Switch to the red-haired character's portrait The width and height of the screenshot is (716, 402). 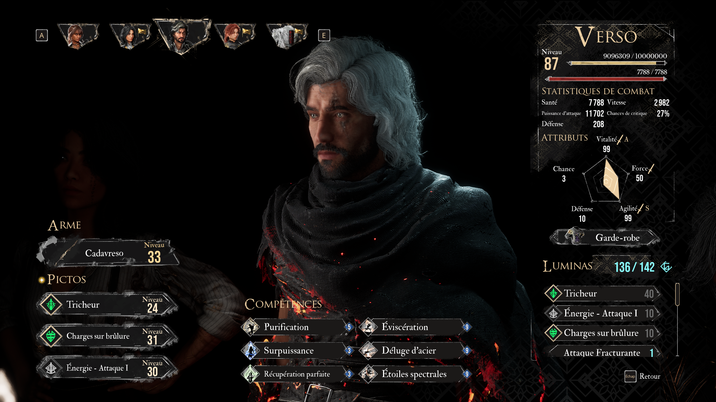[233, 36]
